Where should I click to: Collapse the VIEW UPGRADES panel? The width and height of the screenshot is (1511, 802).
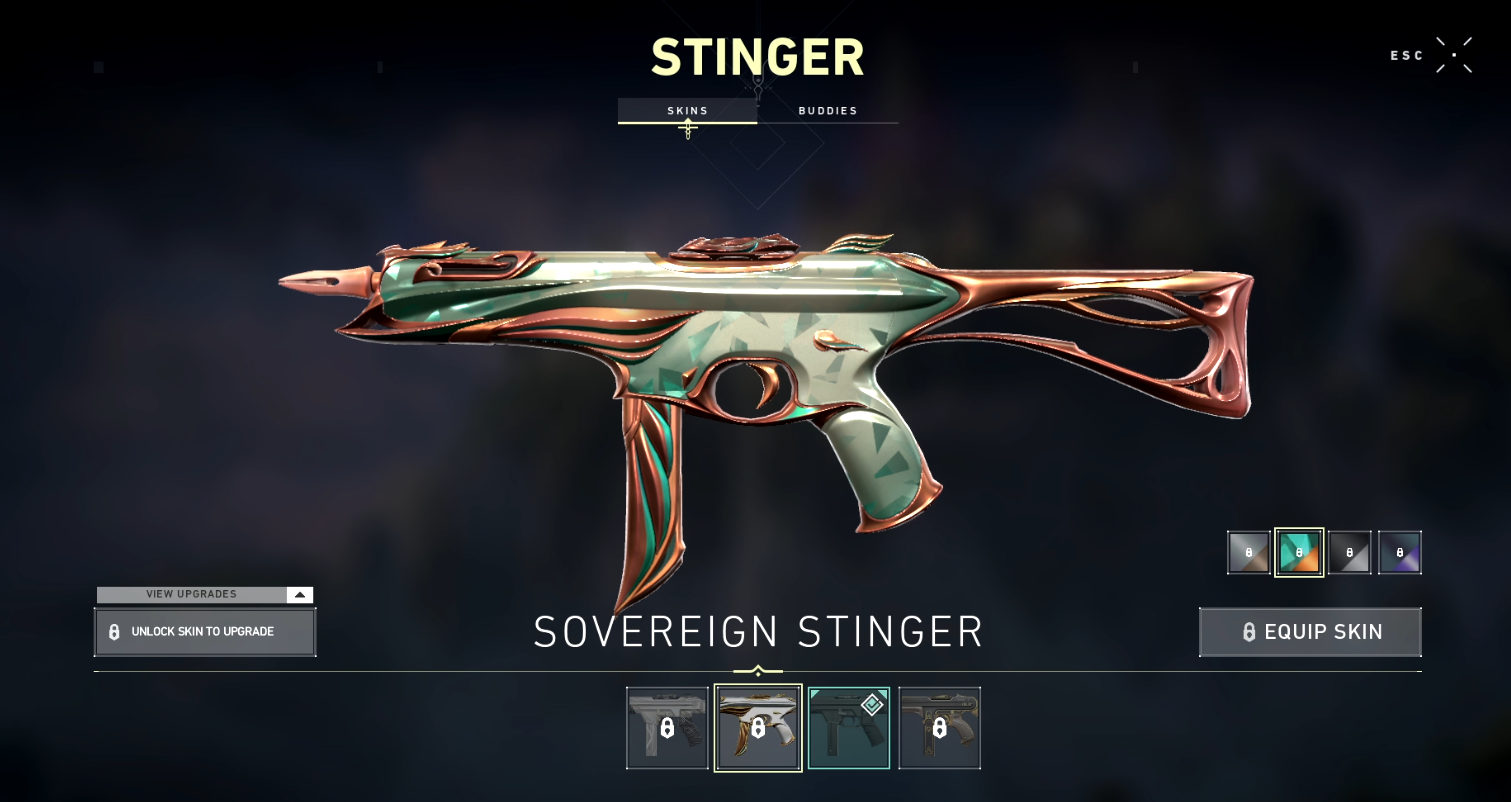click(298, 594)
